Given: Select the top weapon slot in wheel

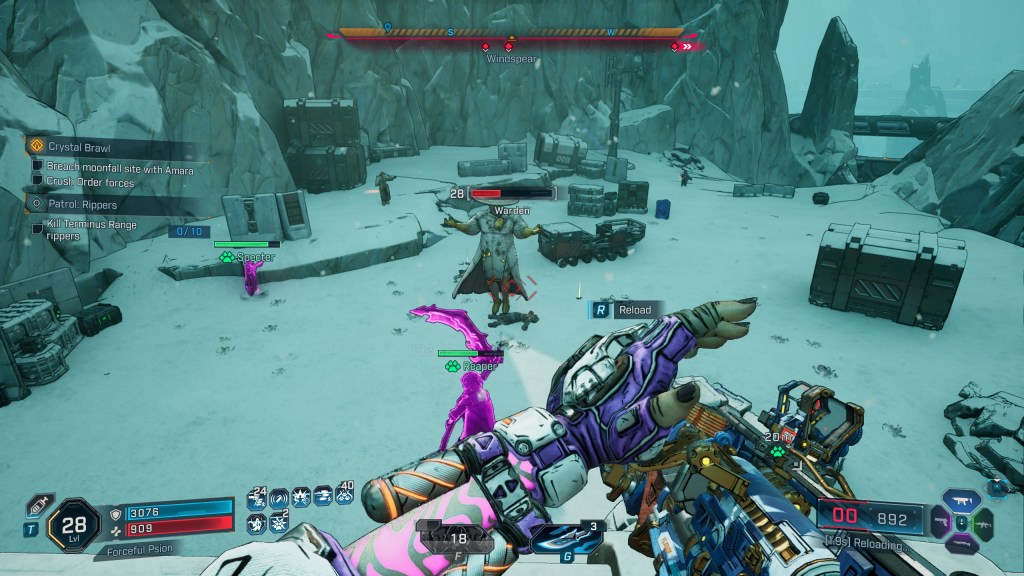Looking at the screenshot, I should pos(961,500).
